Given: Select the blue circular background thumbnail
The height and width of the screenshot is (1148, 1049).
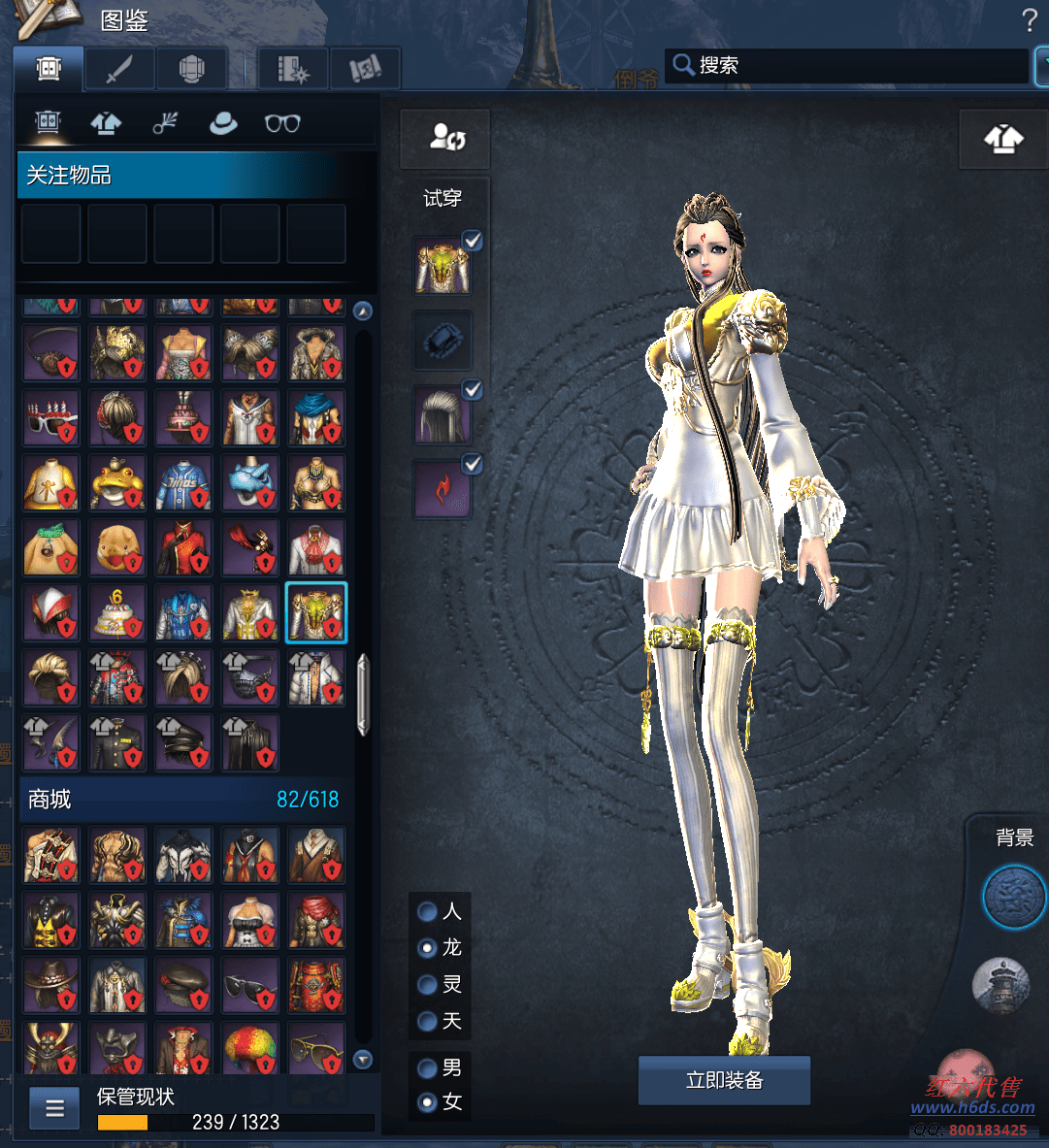Looking at the screenshot, I should (1014, 898).
